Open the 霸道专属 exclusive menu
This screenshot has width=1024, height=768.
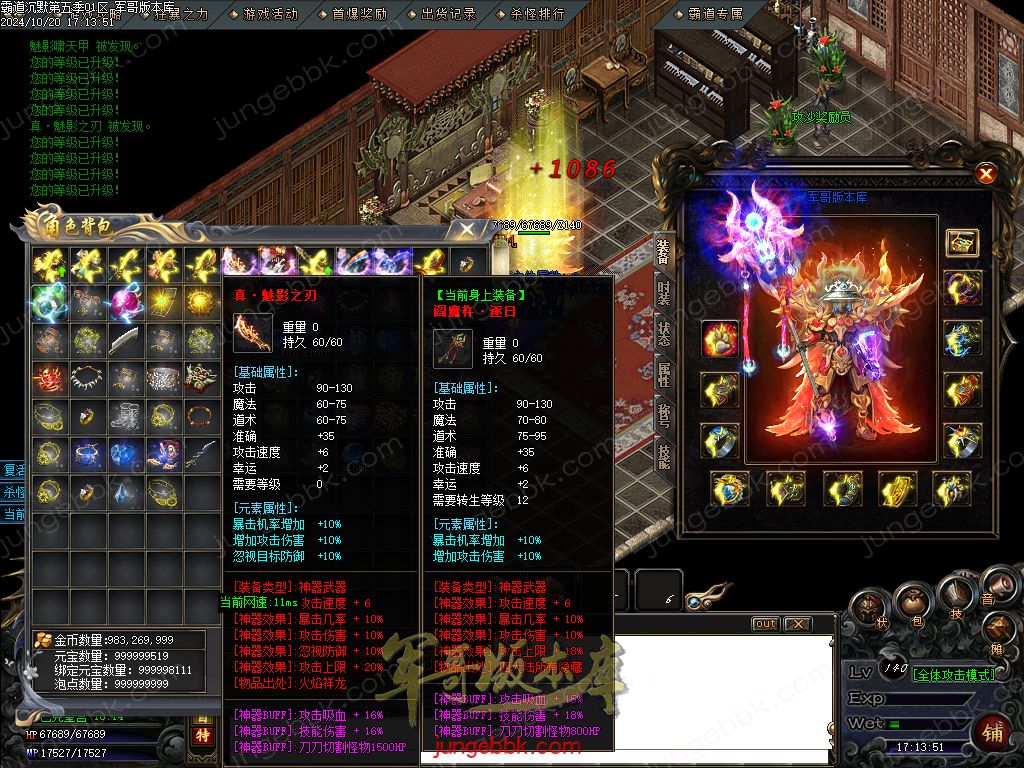tap(716, 14)
